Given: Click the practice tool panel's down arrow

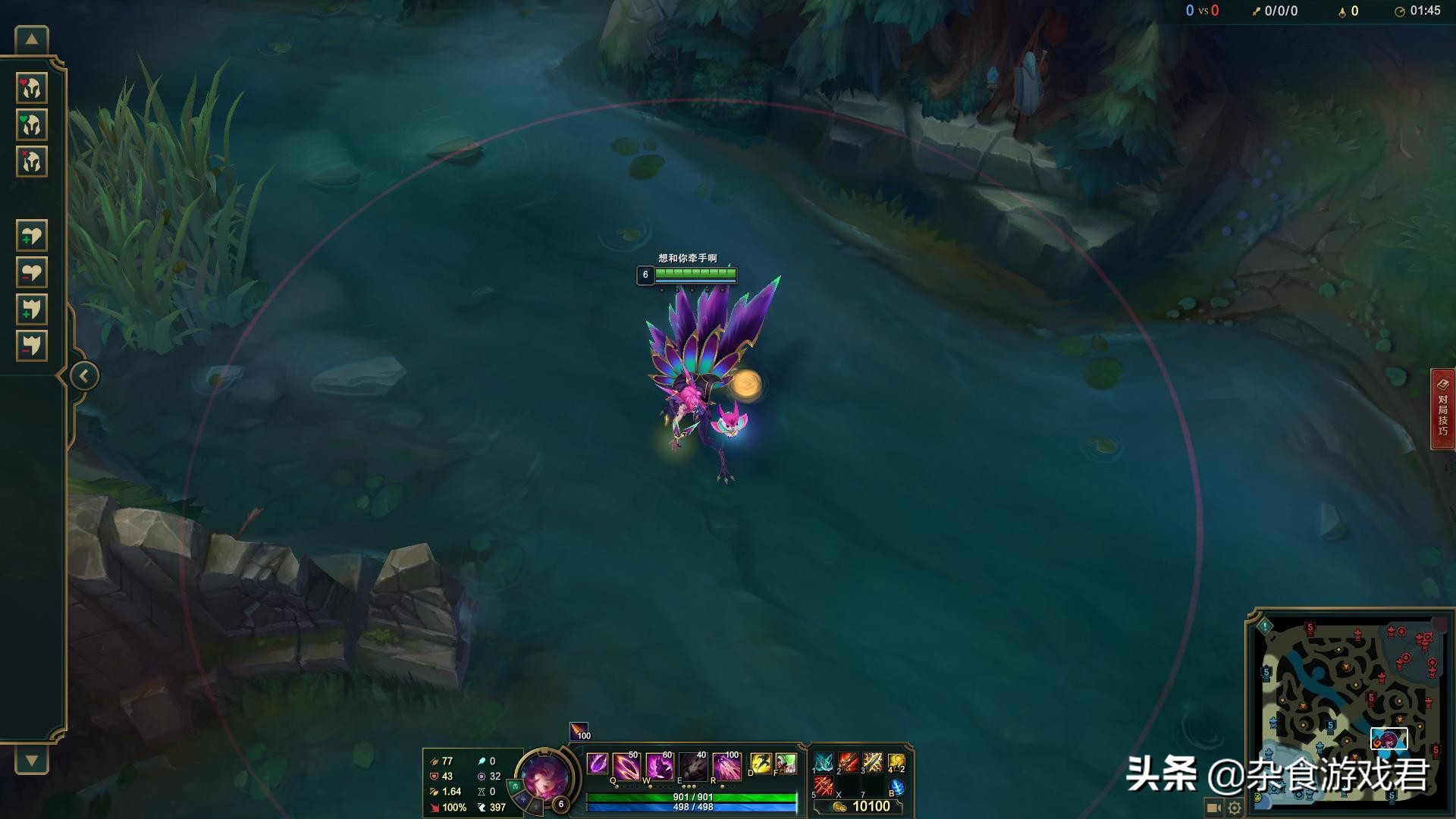Looking at the screenshot, I should [32, 760].
